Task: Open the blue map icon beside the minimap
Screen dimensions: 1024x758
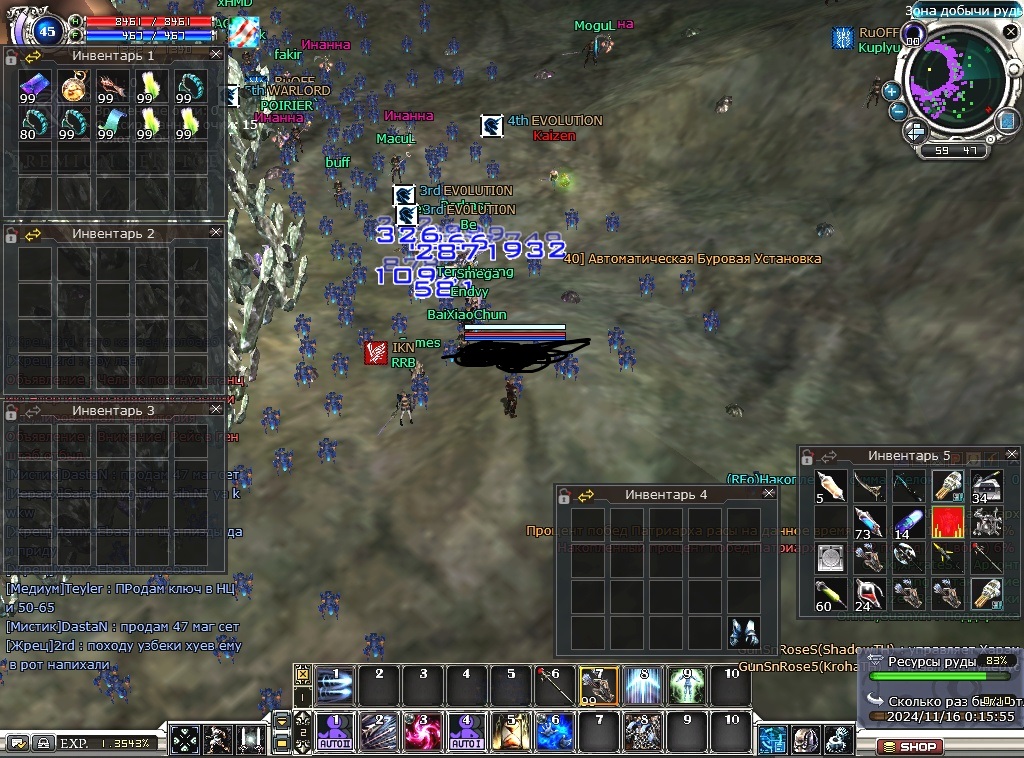Action: tap(1008, 120)
